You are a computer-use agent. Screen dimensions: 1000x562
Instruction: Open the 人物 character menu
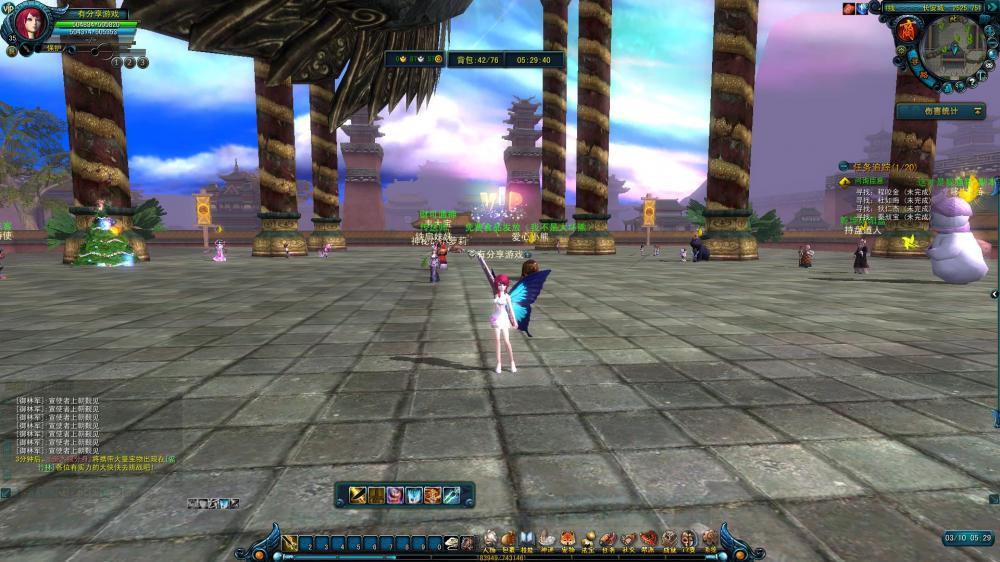click(x=490, y=541)
